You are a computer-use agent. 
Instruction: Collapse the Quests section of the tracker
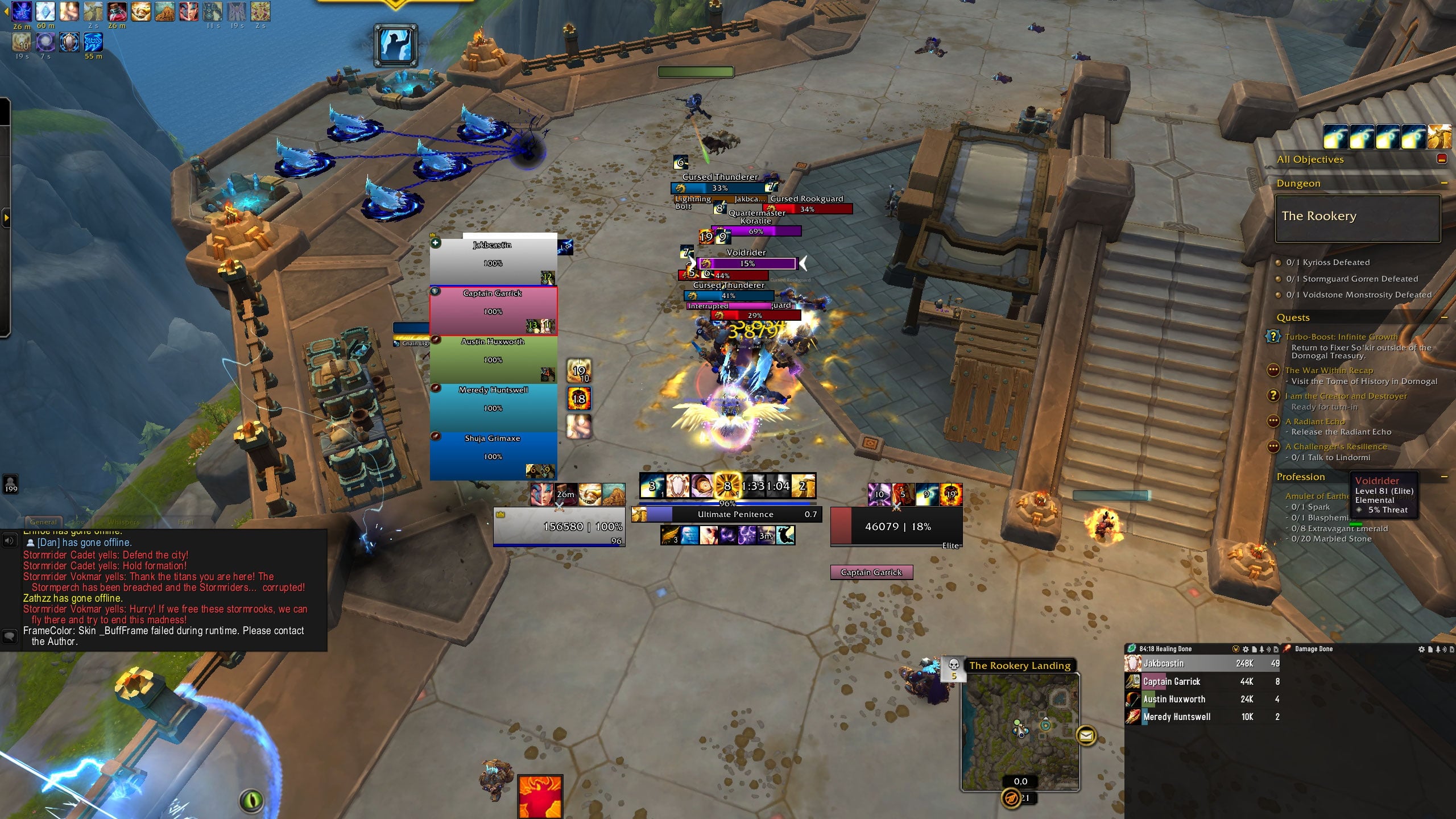(1444, 317)
